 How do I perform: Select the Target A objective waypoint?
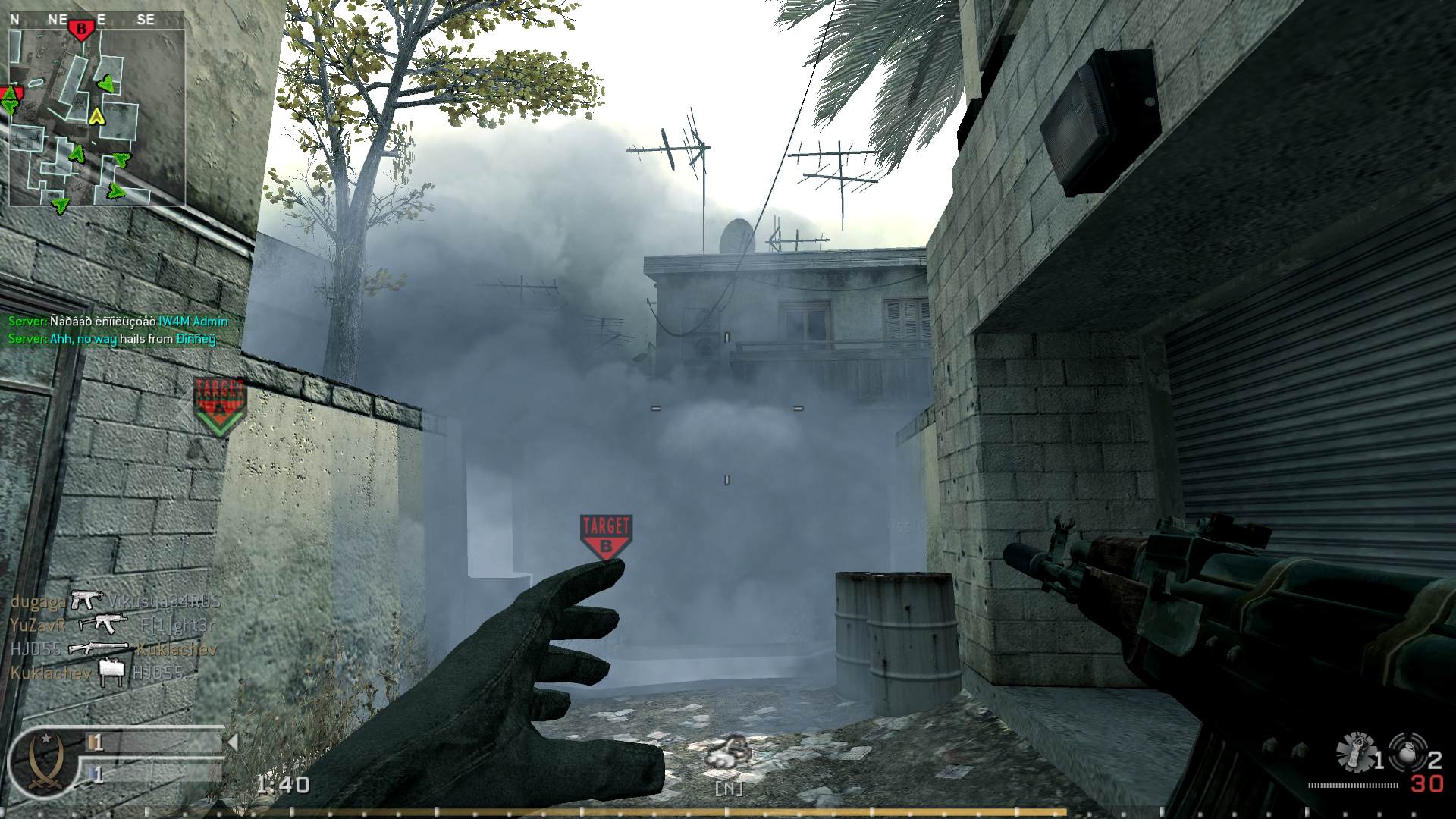220,406
